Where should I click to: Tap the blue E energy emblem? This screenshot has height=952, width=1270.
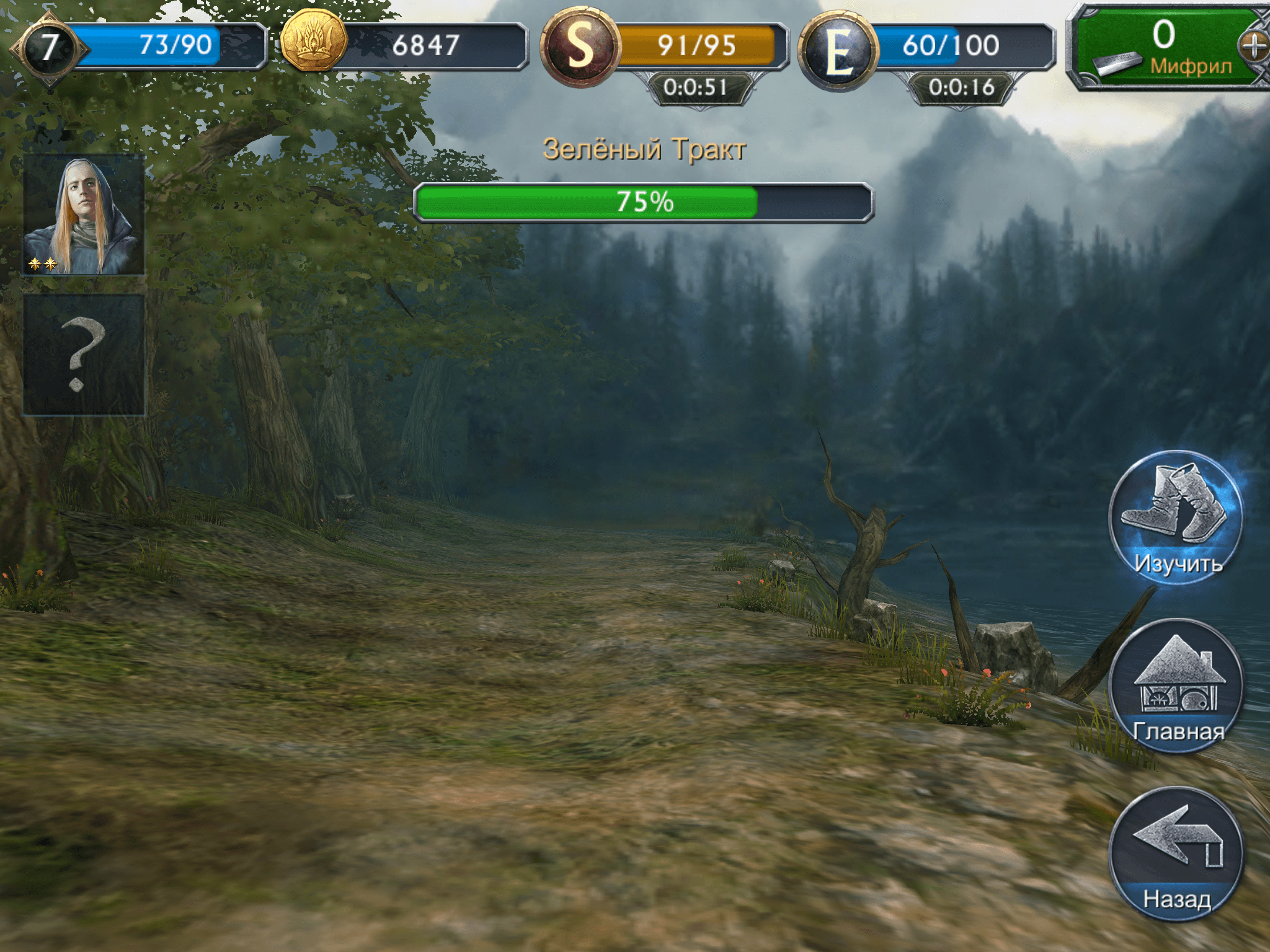point(838,51)
